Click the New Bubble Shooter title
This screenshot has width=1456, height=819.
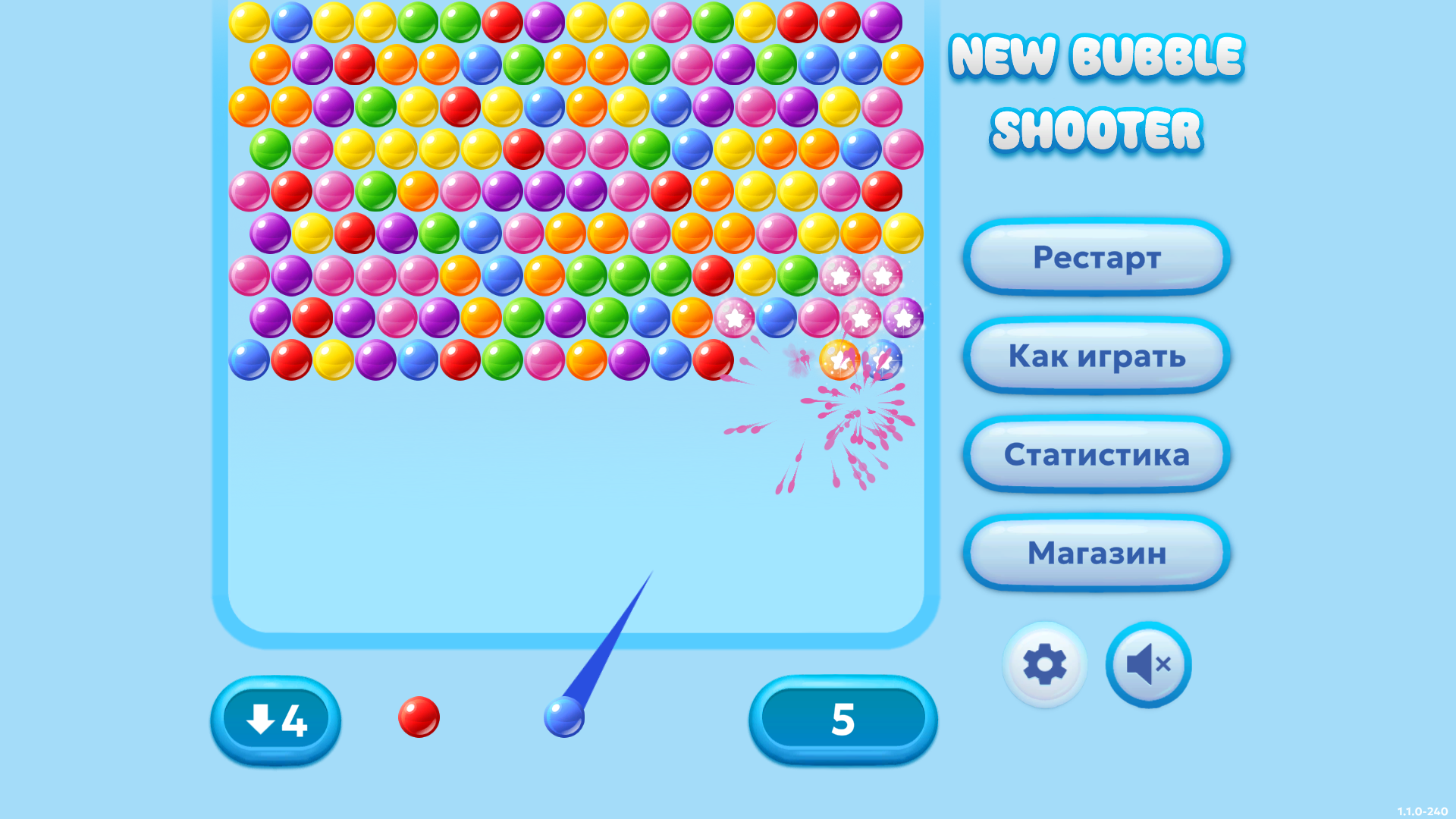pyautogui.click(x=1098, y=91)
